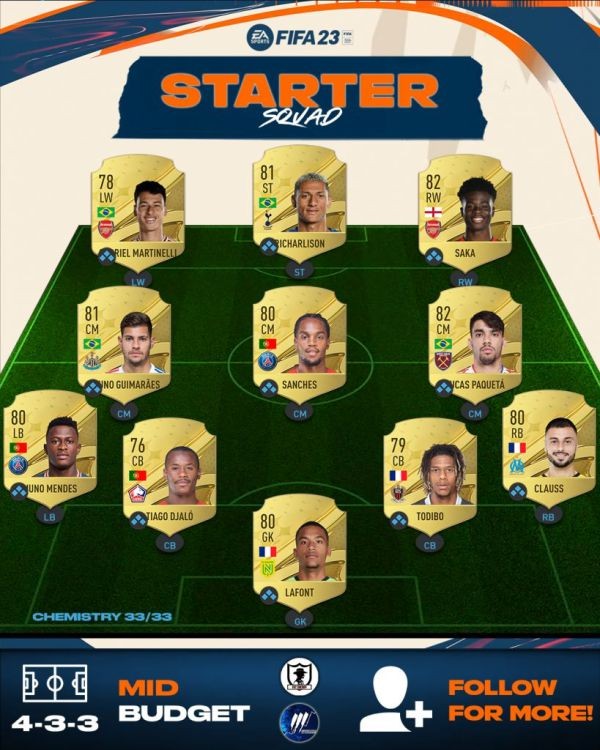Select the Gabriel Martinelli LW card
600x750 pixels.
[x=137, y=211]
